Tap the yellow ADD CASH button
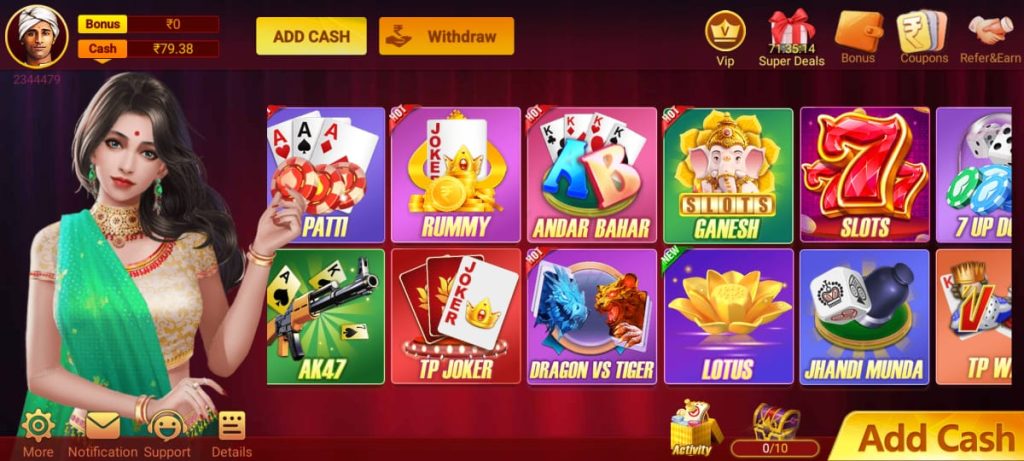 tap(311, 36)
